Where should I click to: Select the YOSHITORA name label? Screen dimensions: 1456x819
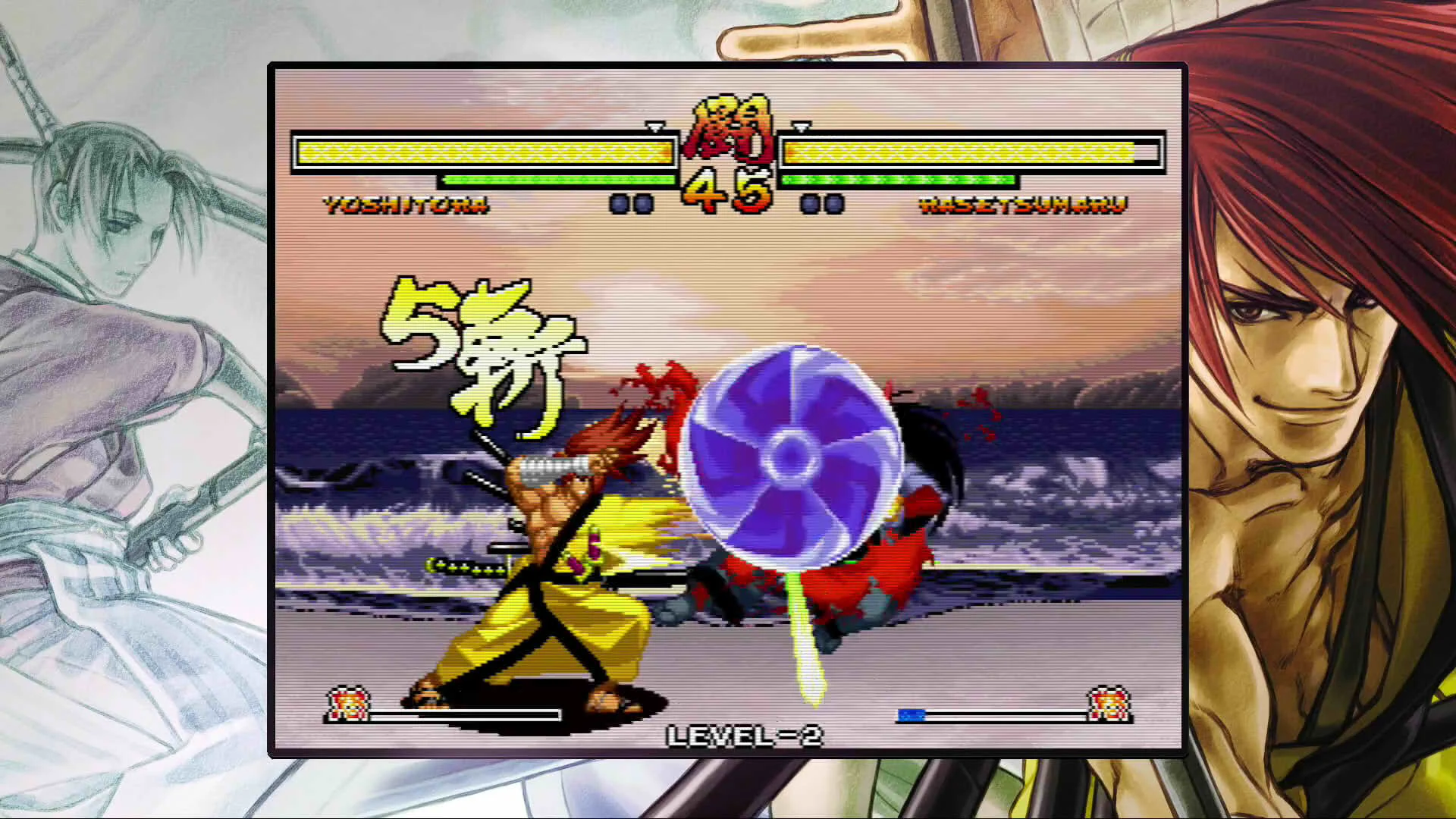(404, 205)
